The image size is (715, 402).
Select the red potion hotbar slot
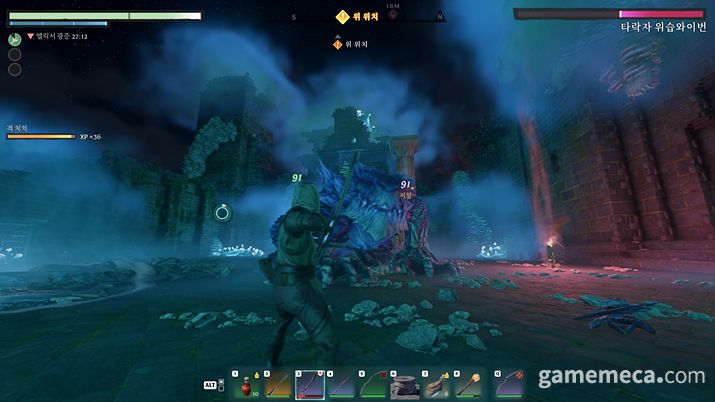click(246, 385)
